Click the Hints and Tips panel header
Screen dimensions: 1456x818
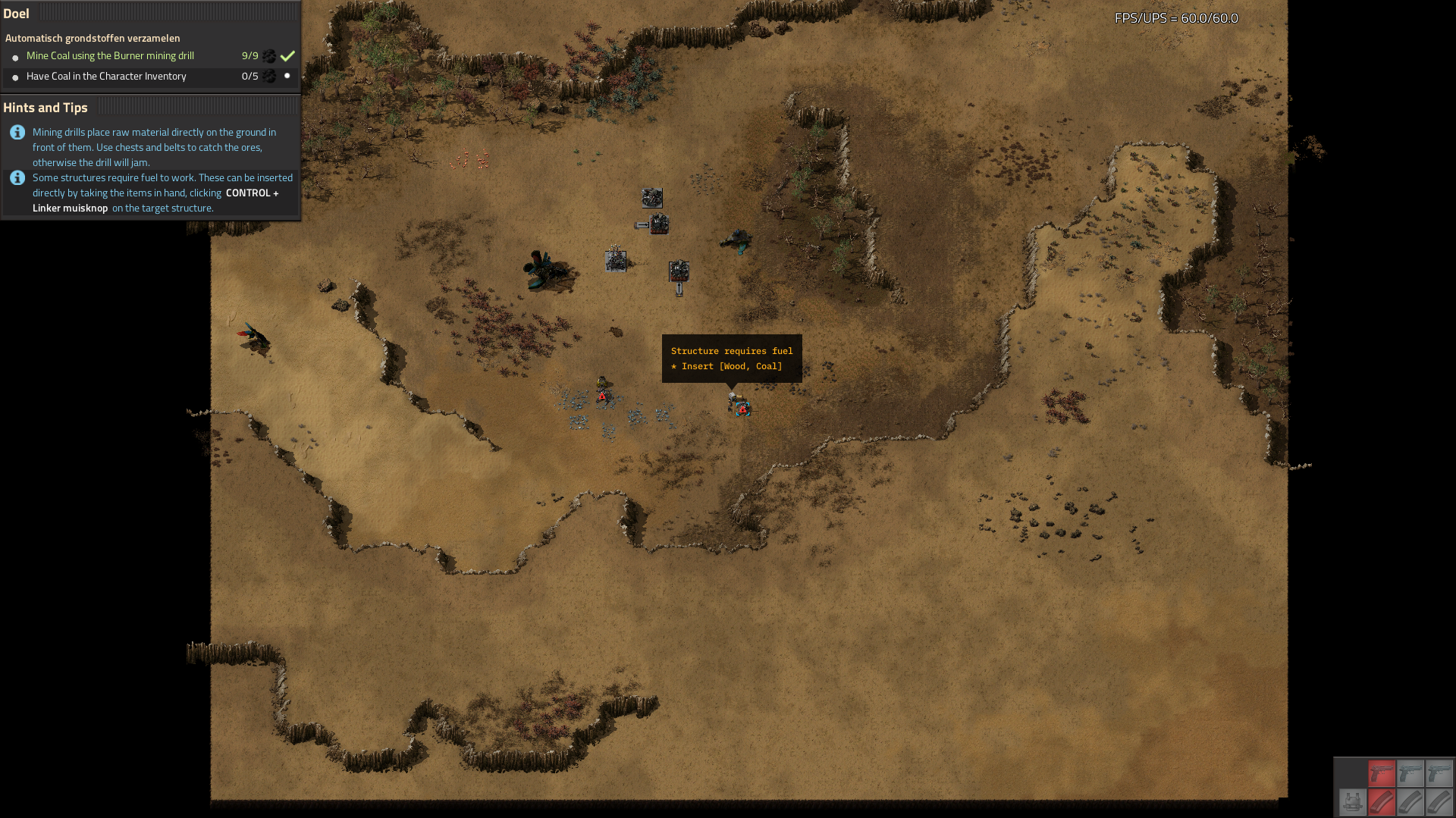click(45, 108)
